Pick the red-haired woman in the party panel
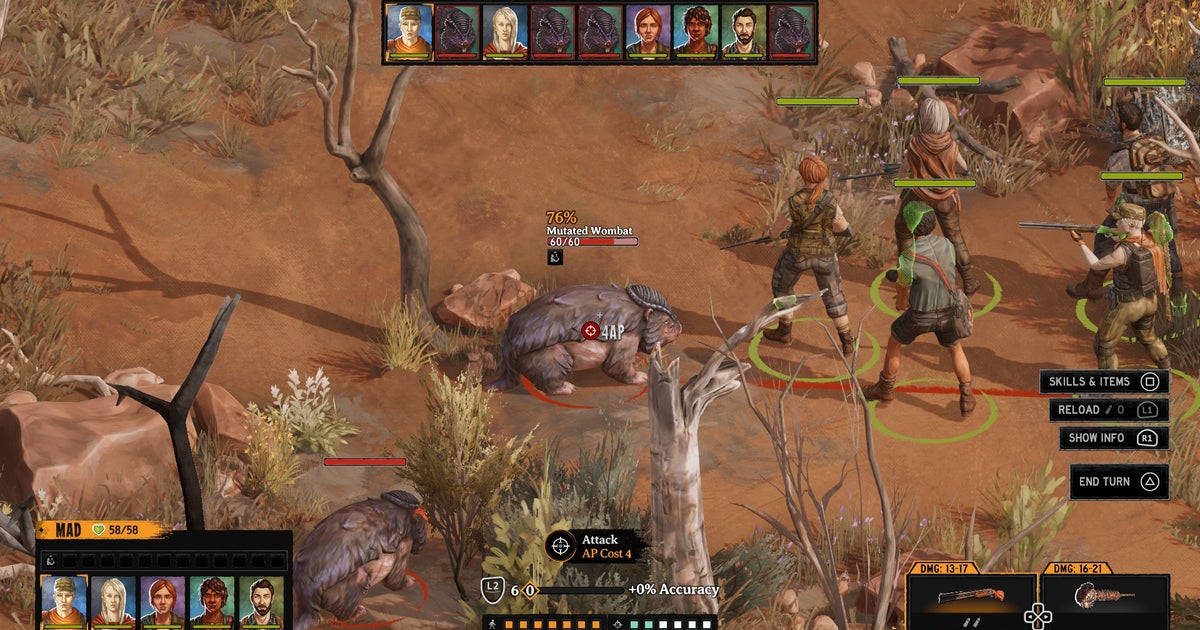This screenshot has width=1200, height=630. click(162, 600)
